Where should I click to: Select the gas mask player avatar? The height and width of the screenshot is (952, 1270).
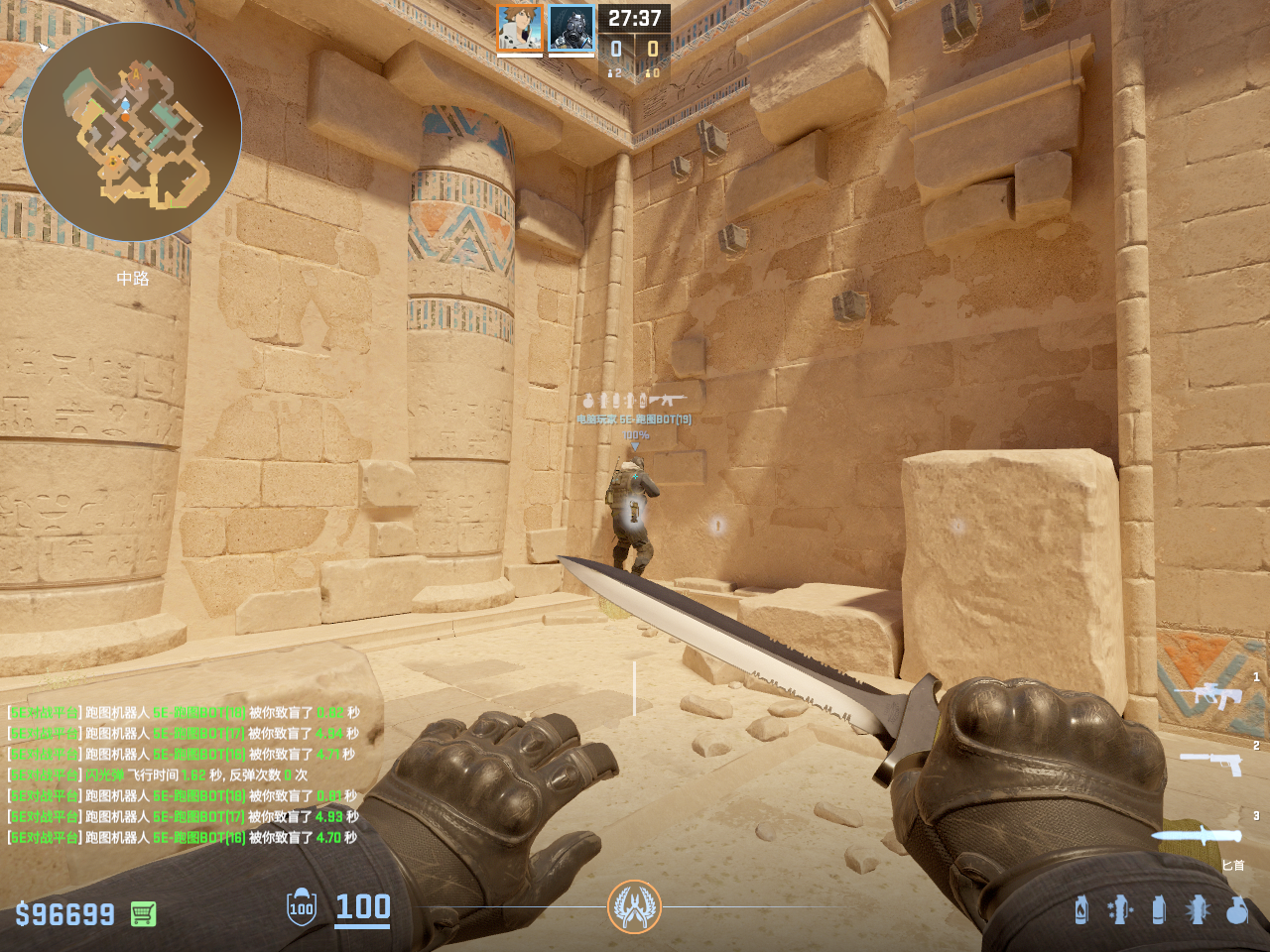point(571,29)
